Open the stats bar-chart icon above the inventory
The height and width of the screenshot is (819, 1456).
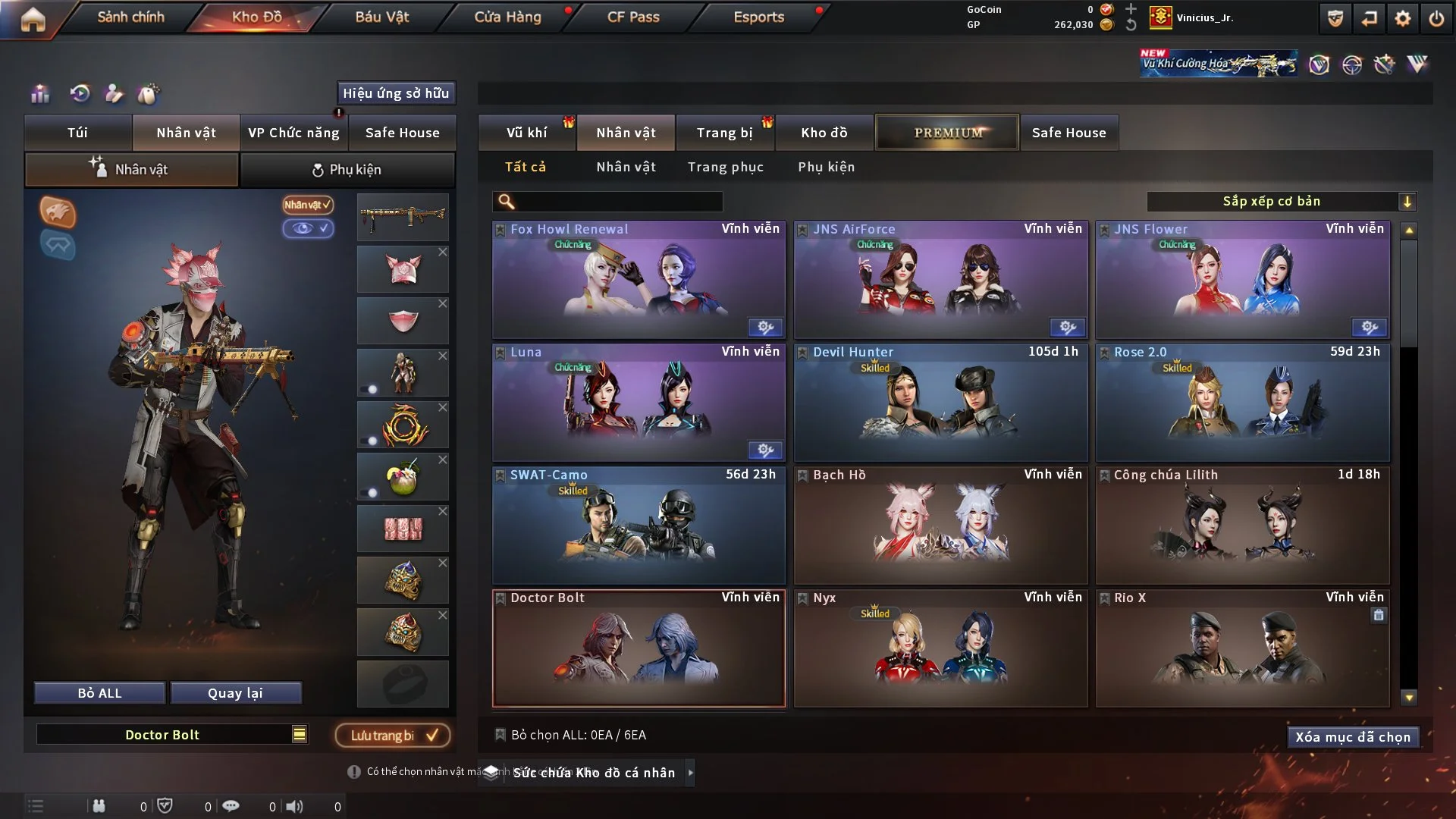39,94
